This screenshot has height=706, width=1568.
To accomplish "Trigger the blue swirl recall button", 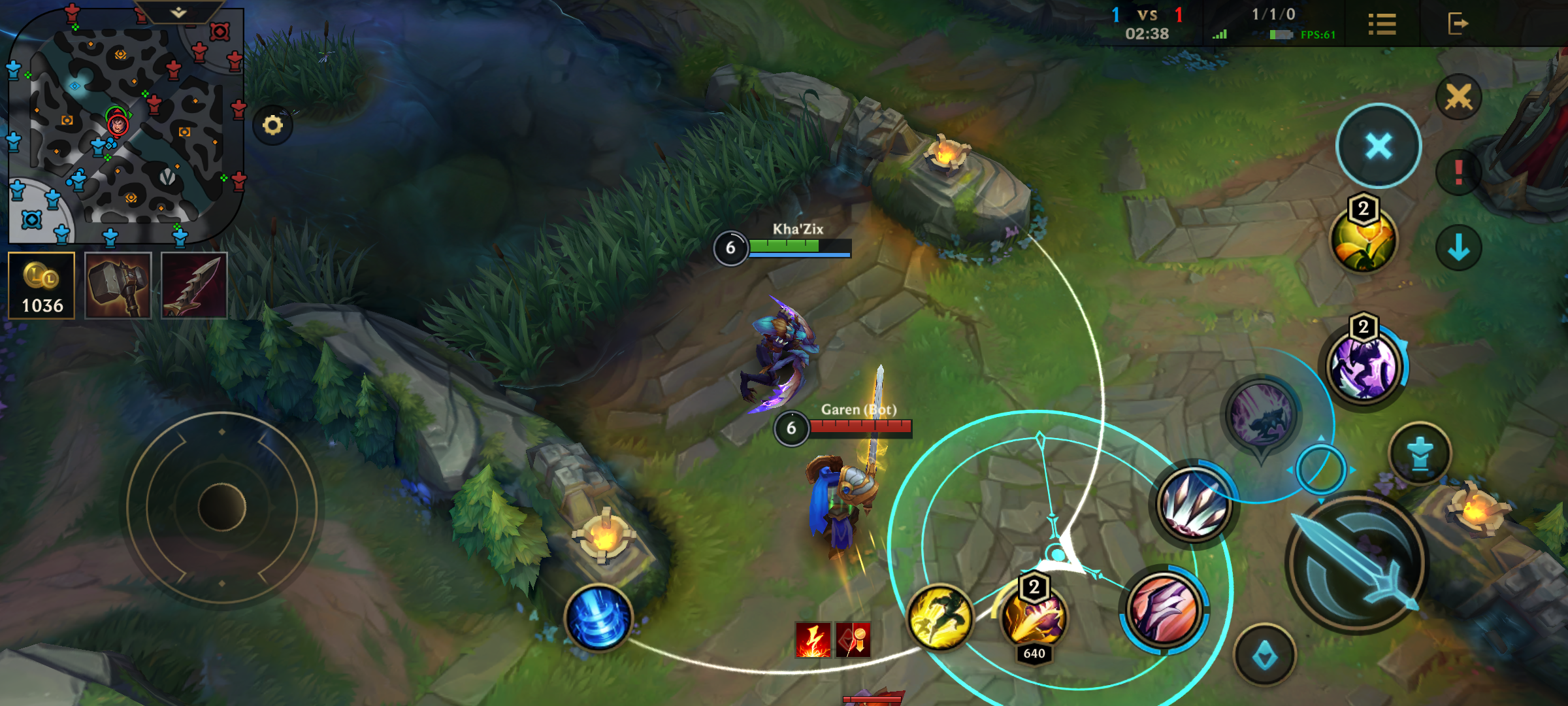I will point(598,618).
